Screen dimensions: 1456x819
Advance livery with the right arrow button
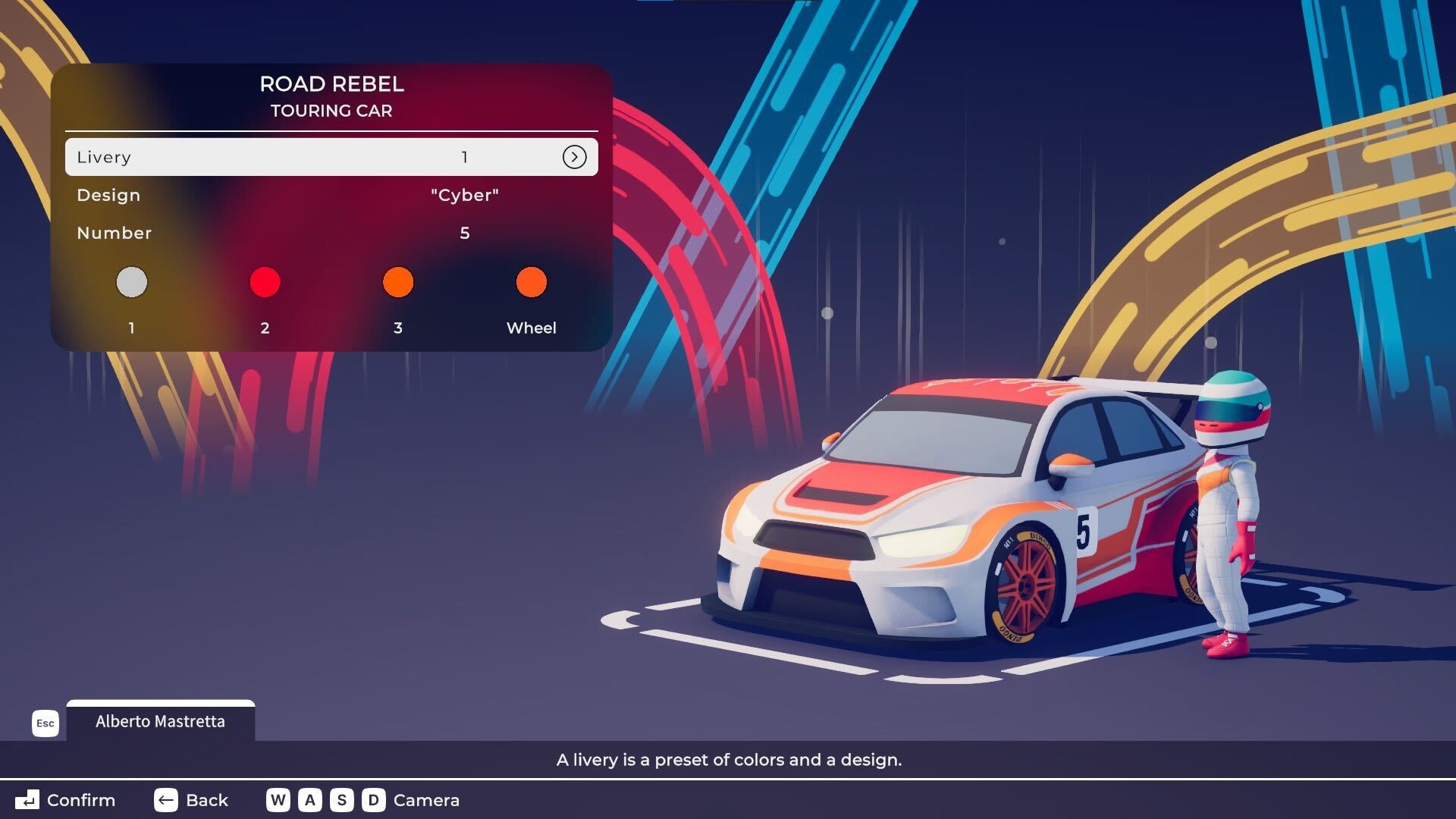coord(574,157)
